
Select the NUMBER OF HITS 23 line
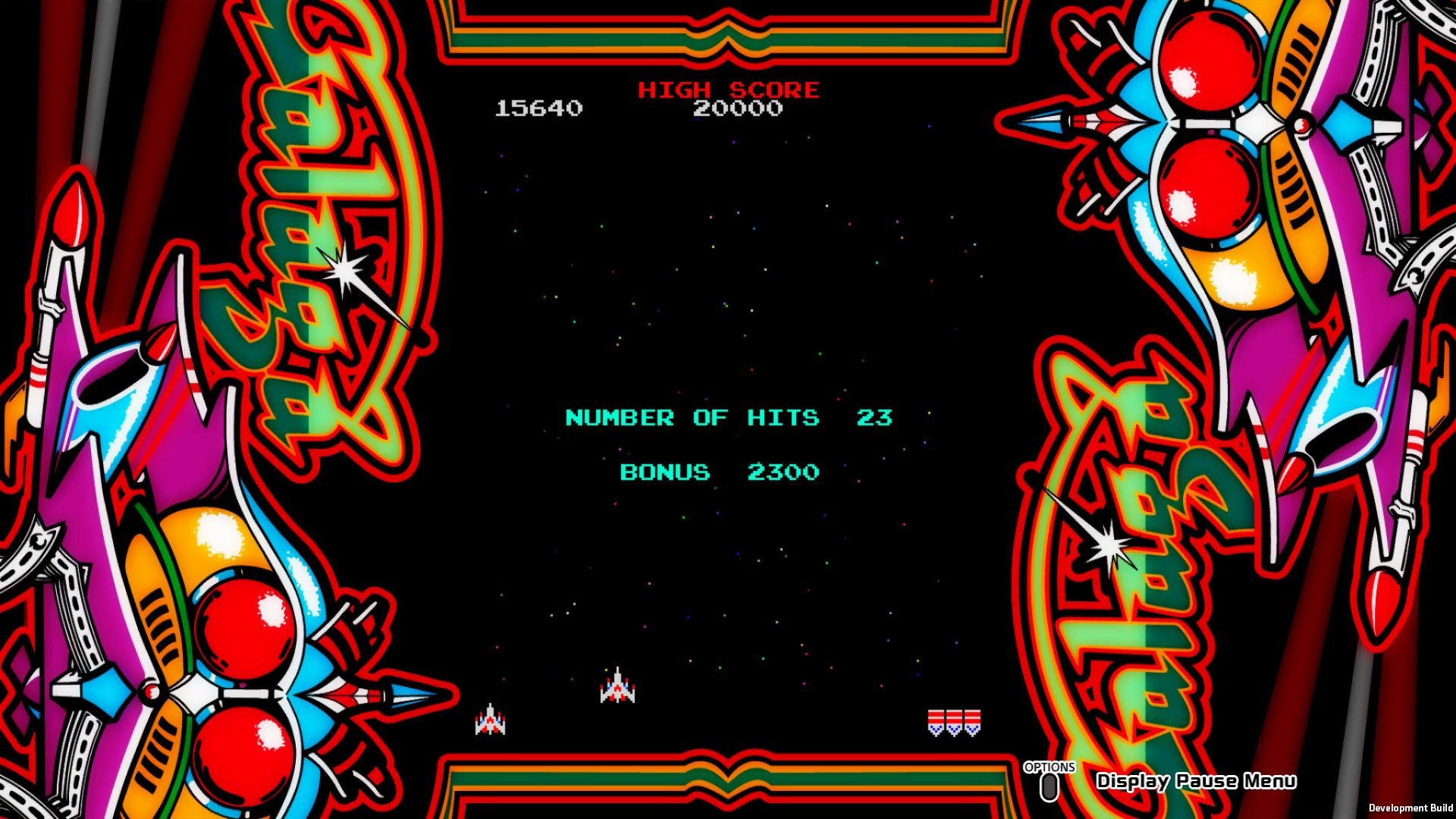[x=726, y=417]
